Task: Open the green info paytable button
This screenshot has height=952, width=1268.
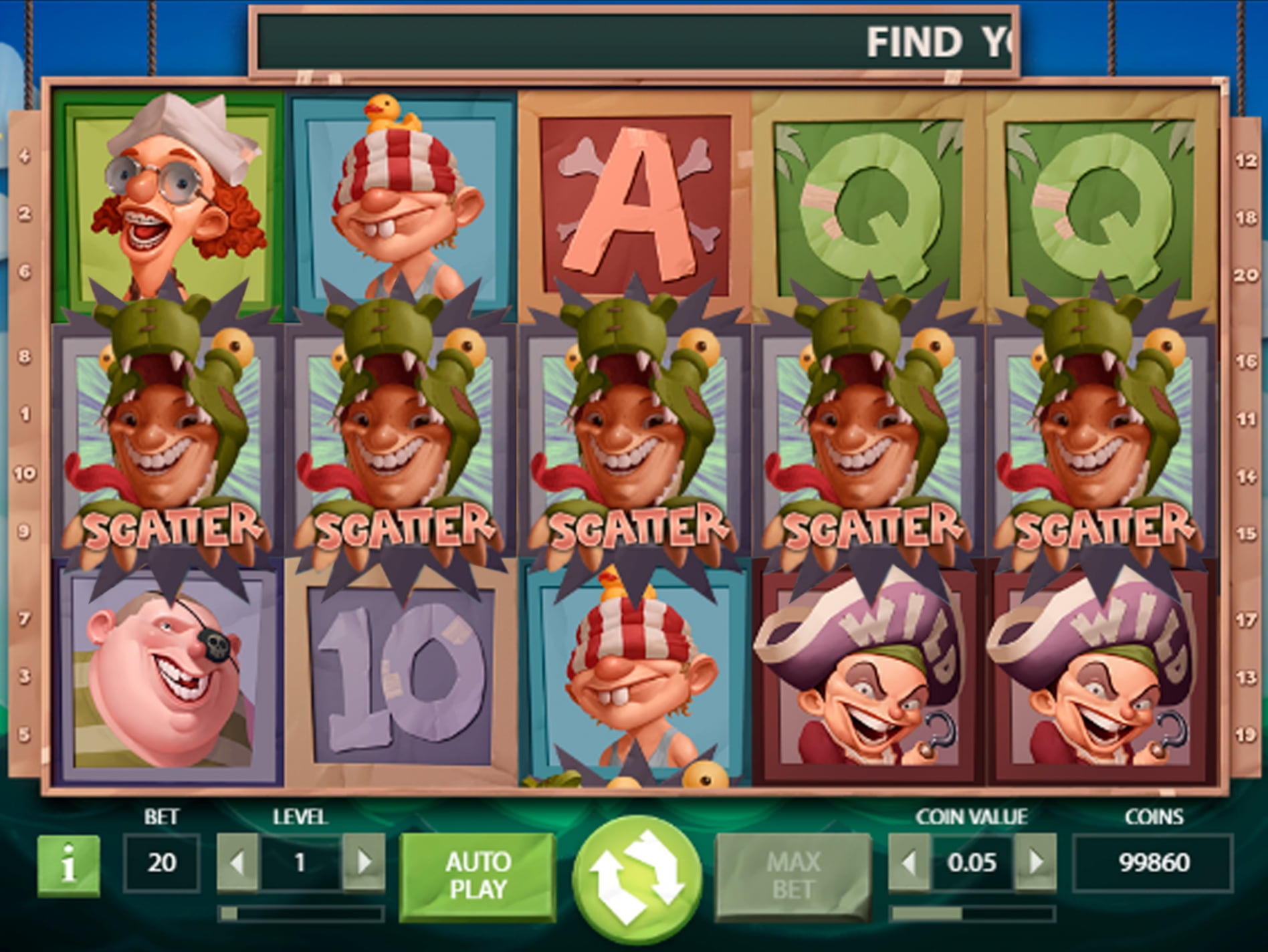Action: 68,866
